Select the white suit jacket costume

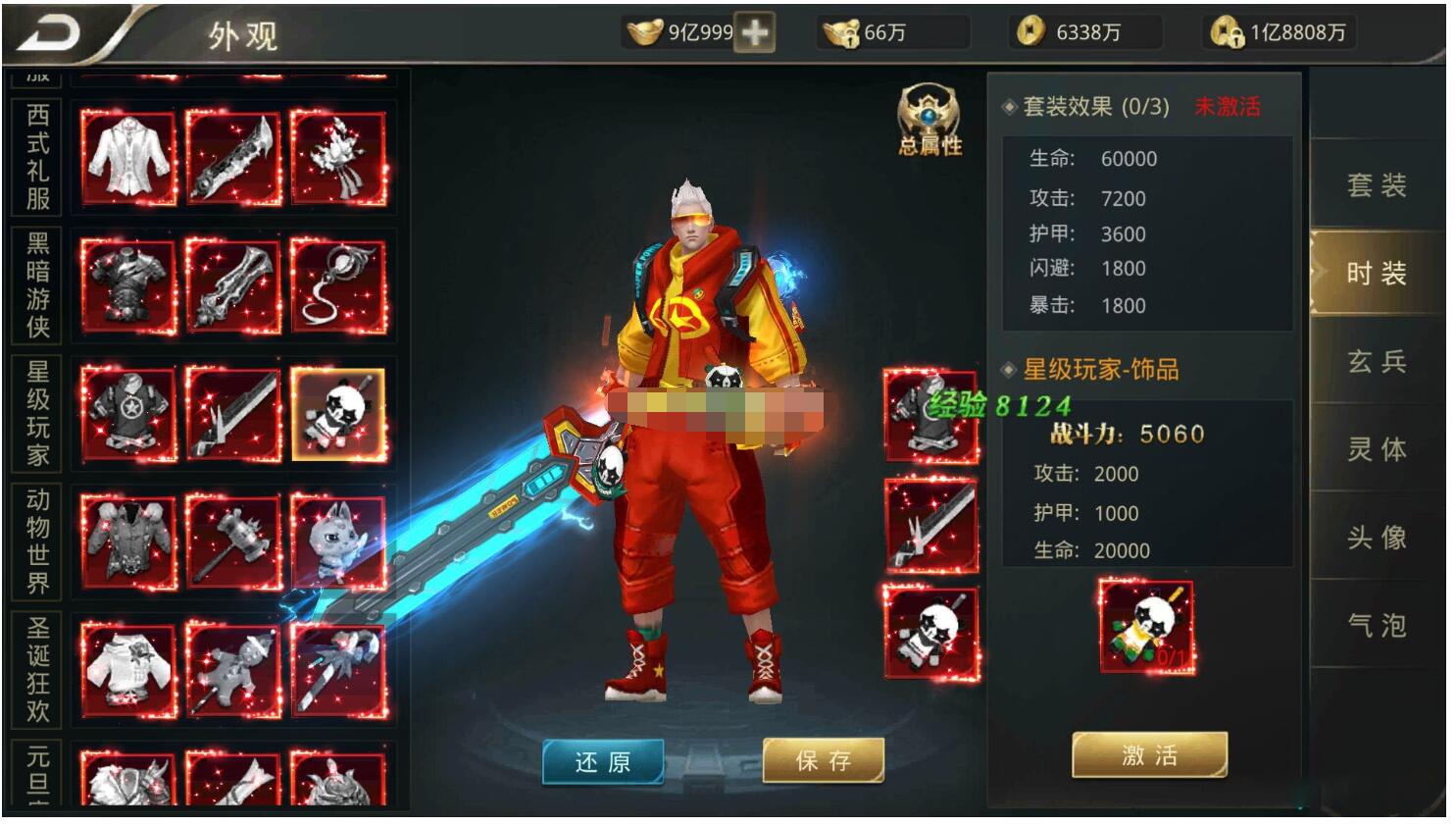tap(128, 158)
